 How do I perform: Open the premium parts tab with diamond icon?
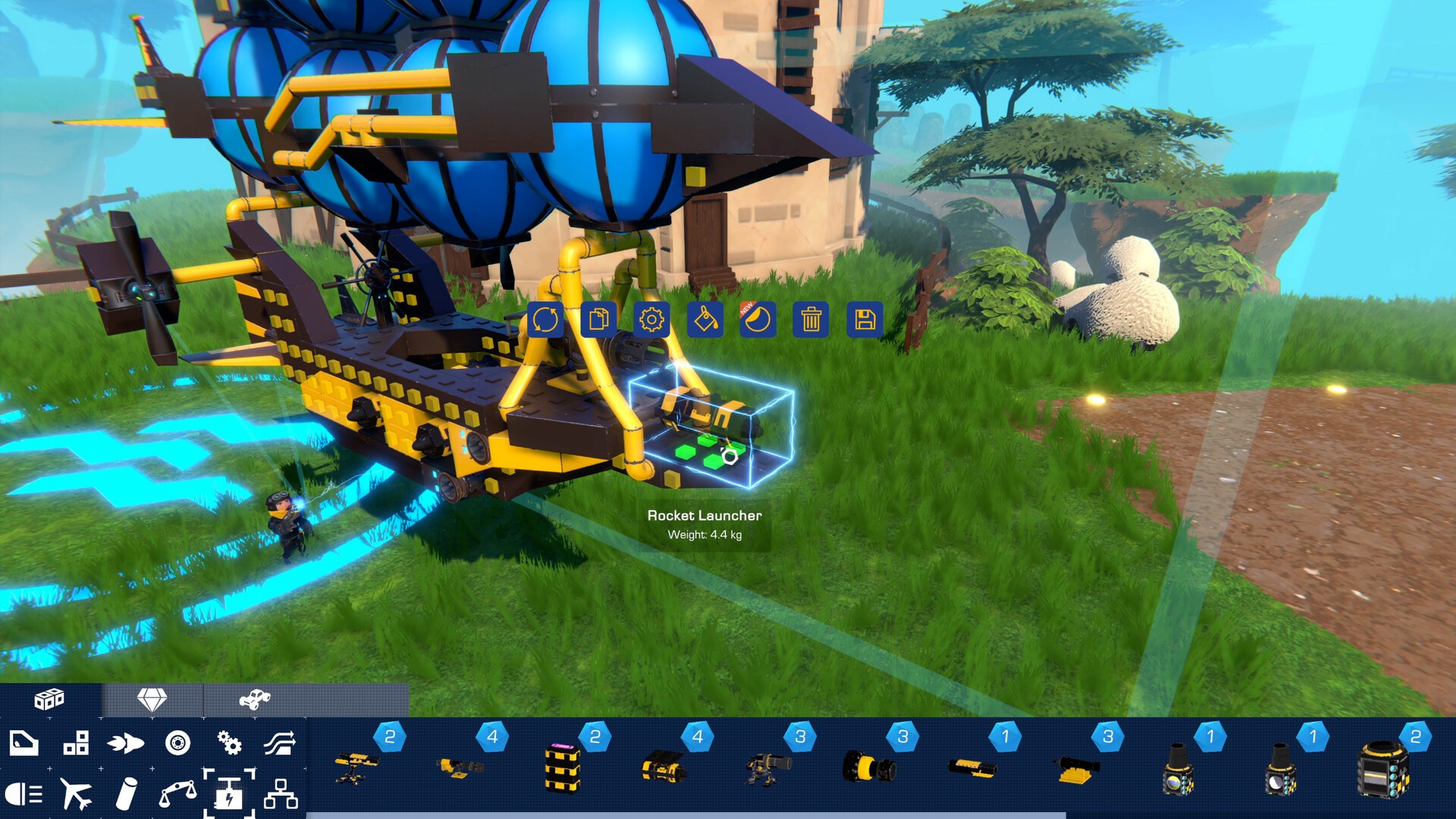tap(153, 699)
